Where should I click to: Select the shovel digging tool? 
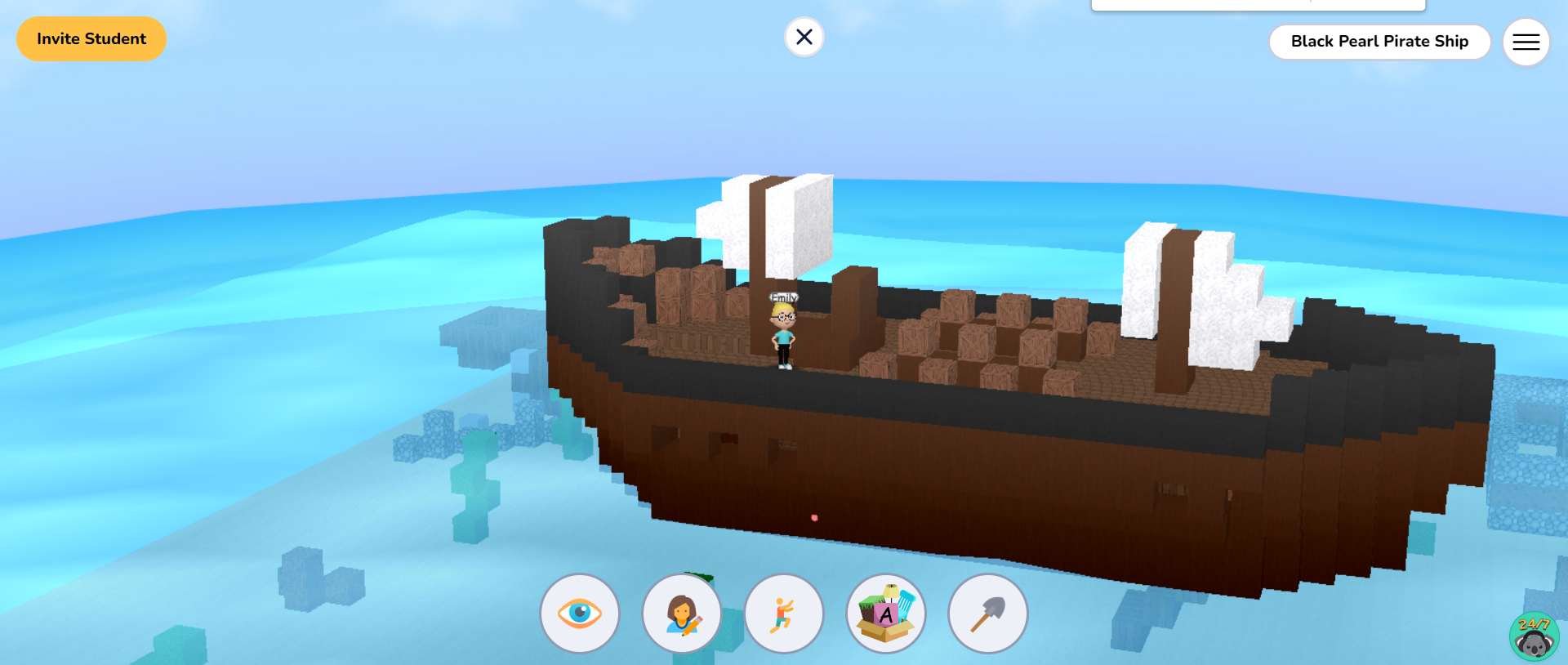click(x=988, y=614)
